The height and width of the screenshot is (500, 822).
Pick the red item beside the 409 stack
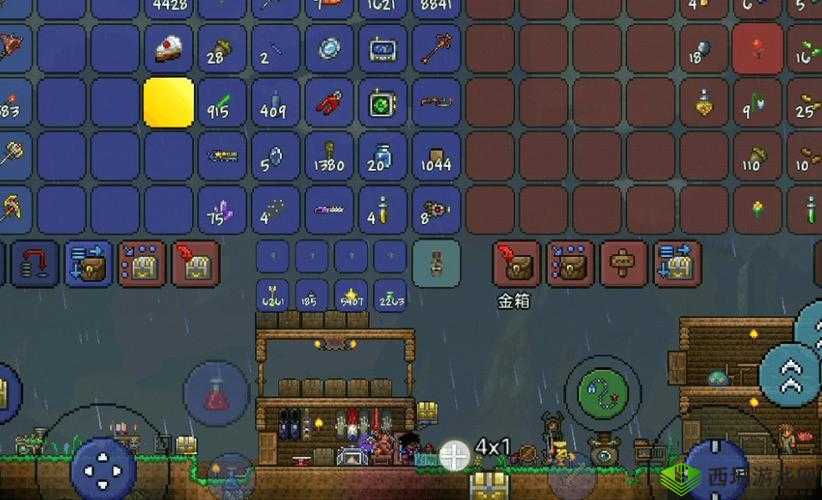point(328,102)
